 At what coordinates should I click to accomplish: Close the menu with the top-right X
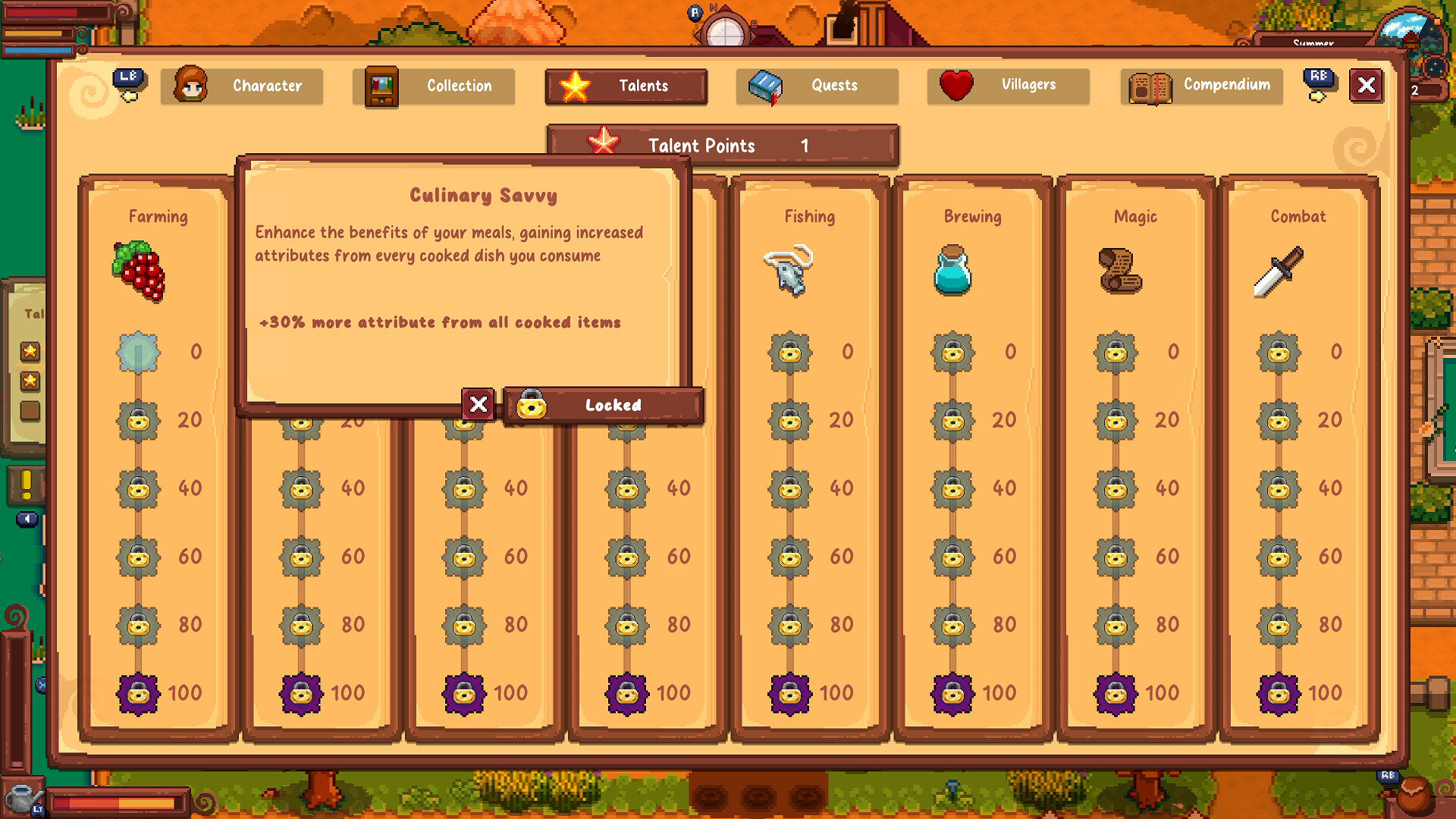[1366, 85]
